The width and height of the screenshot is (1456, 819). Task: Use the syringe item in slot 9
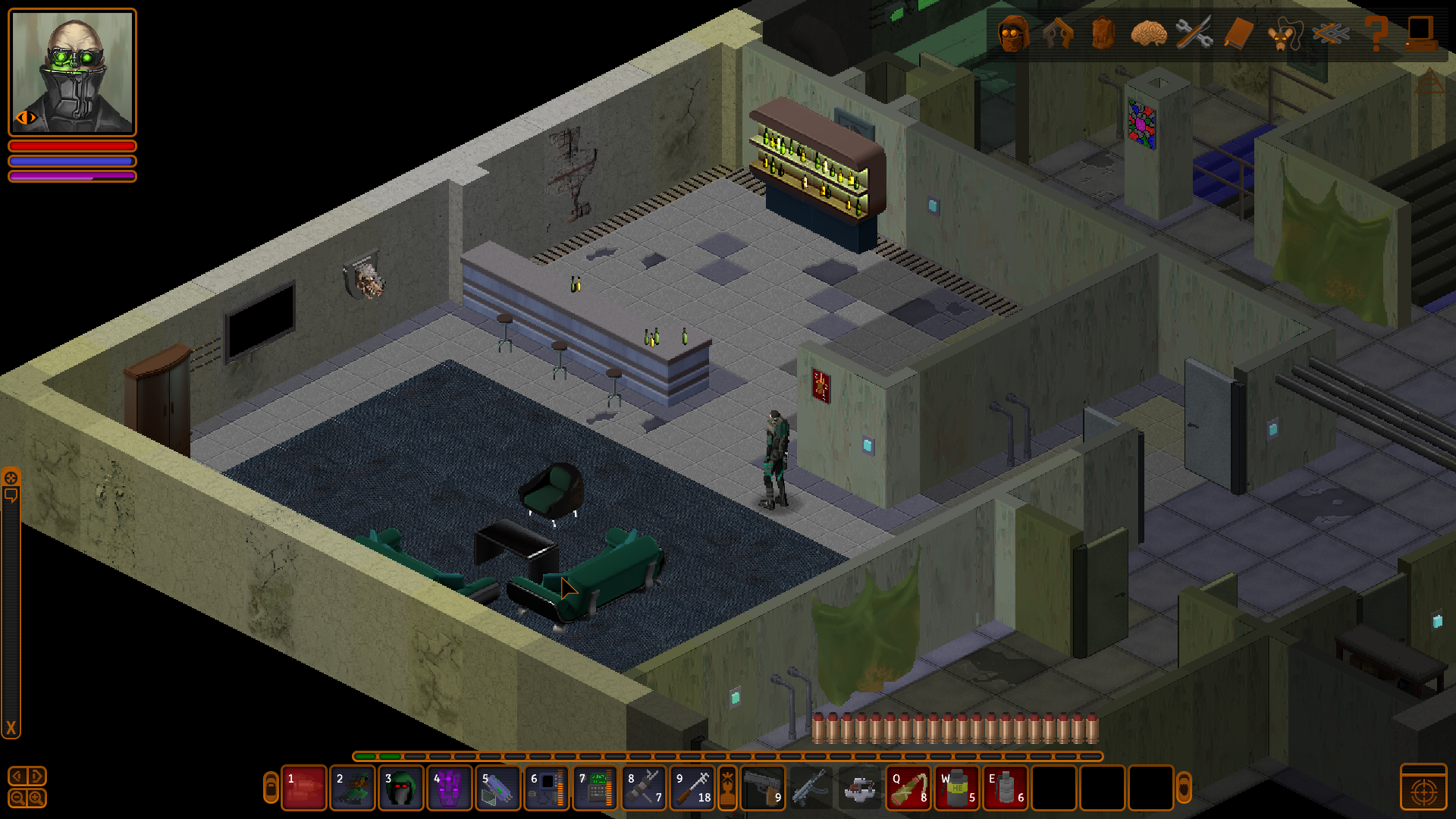pyautogui.click(x=692, y=788)
